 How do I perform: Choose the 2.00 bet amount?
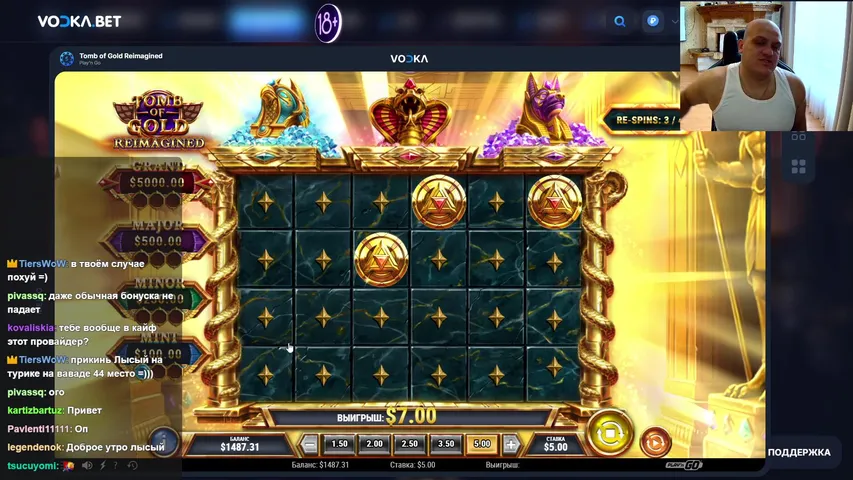[x=375, y=444]
